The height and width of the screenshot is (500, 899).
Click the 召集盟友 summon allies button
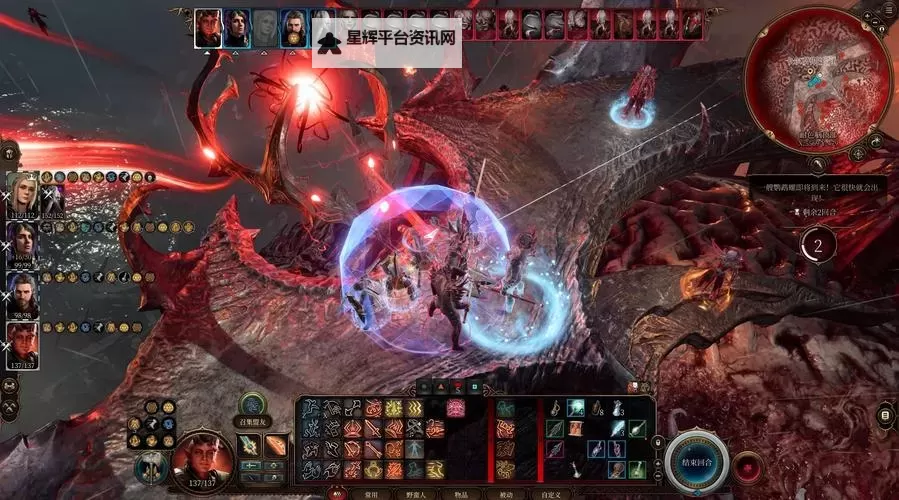[x=252, y=407]
